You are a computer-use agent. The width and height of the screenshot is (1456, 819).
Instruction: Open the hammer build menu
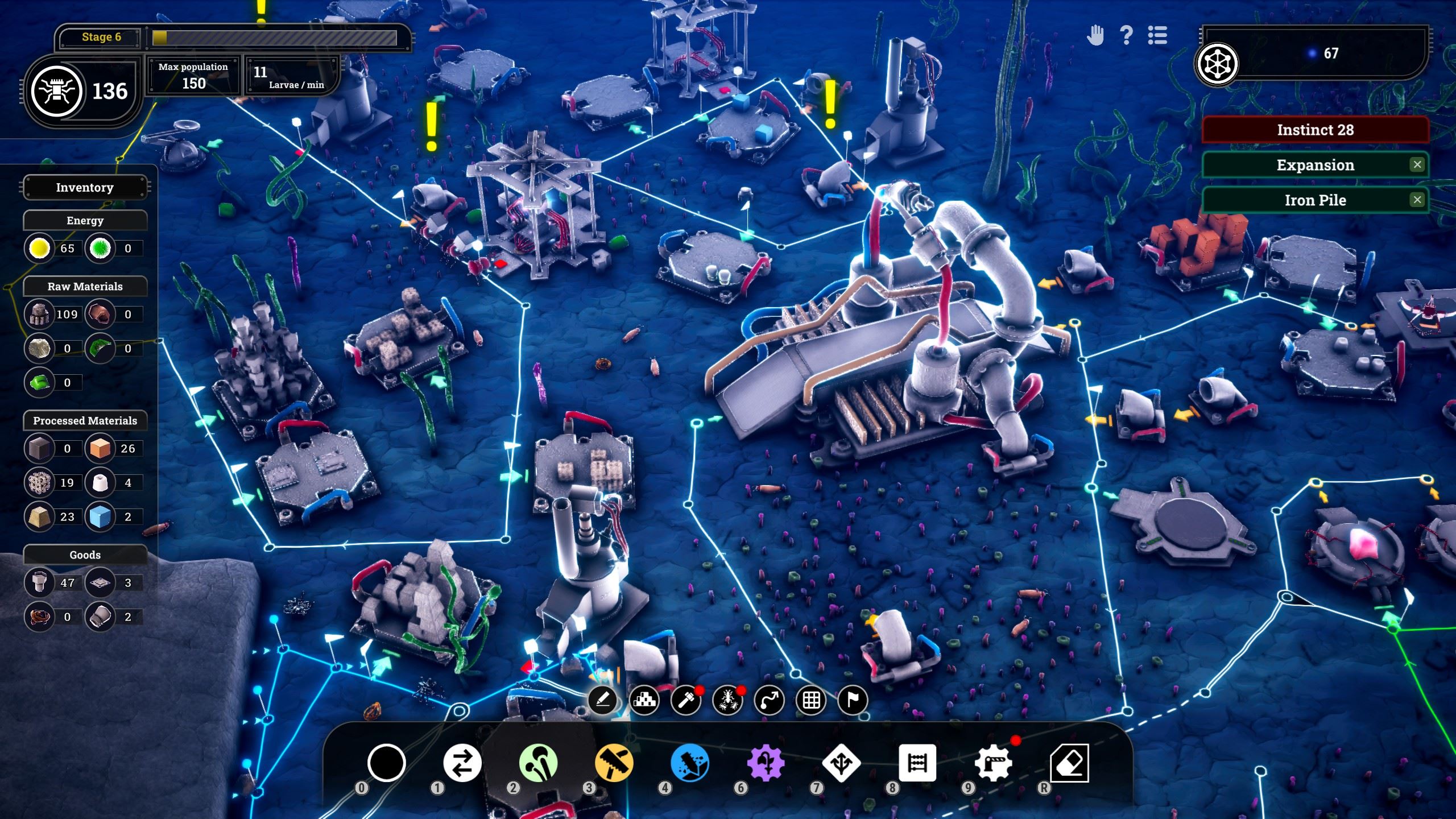pyautogui.click(x=686, y=700)
